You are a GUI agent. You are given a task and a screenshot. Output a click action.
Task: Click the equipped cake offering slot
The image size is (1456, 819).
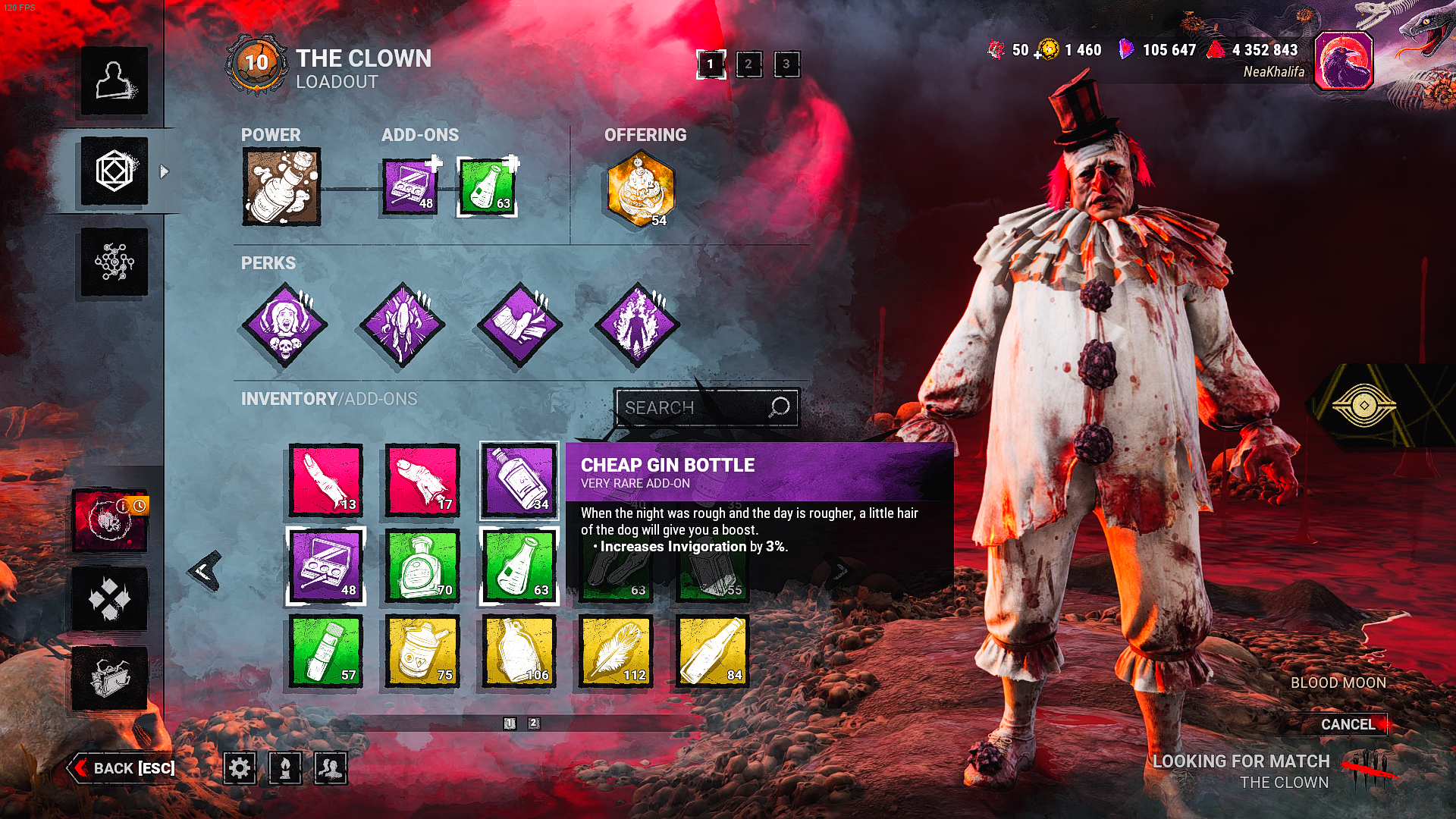tap(641, 188)
